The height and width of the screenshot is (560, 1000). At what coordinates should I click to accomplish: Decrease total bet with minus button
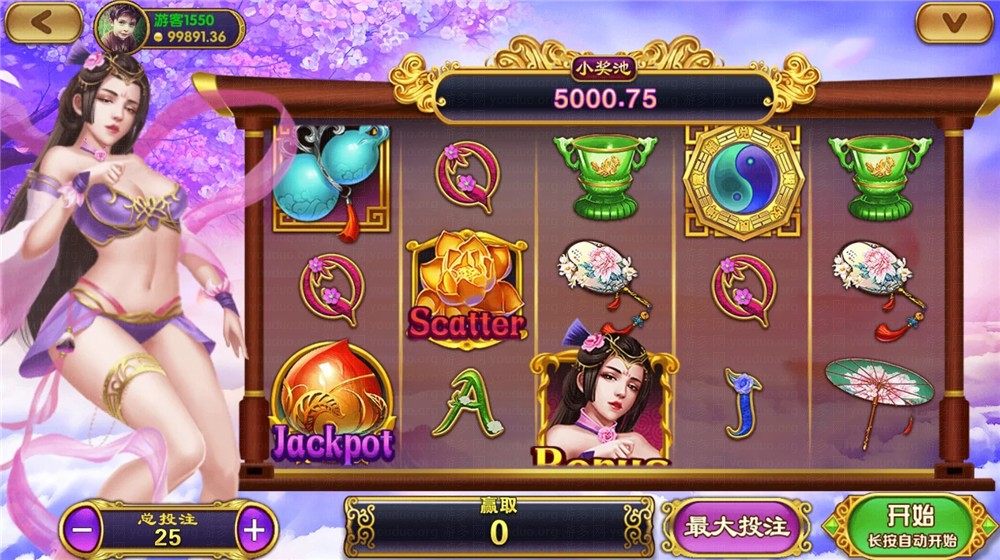(85, 529)
